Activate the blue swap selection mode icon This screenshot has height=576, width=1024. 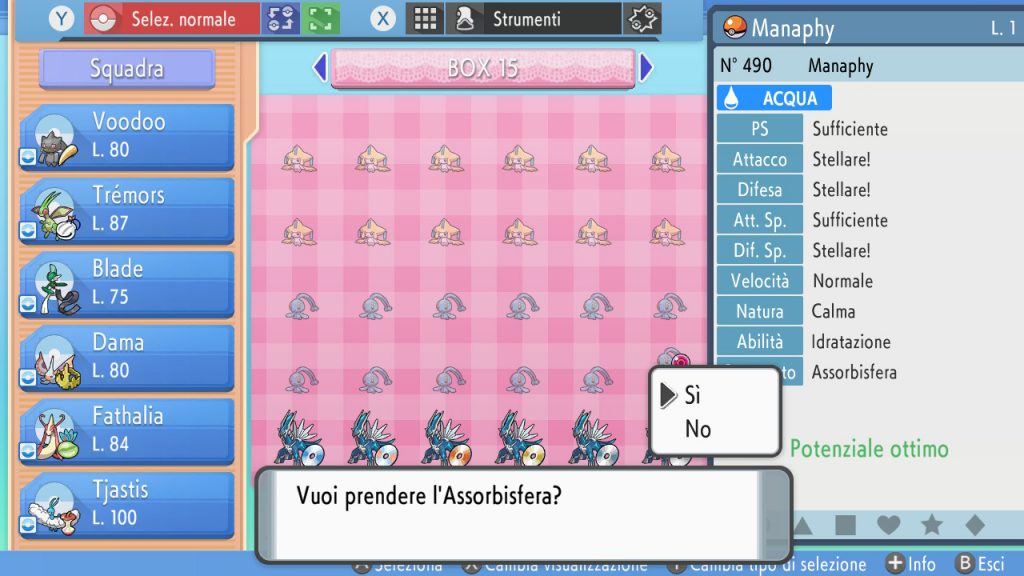pyautogui.click(x=280, y=19)
